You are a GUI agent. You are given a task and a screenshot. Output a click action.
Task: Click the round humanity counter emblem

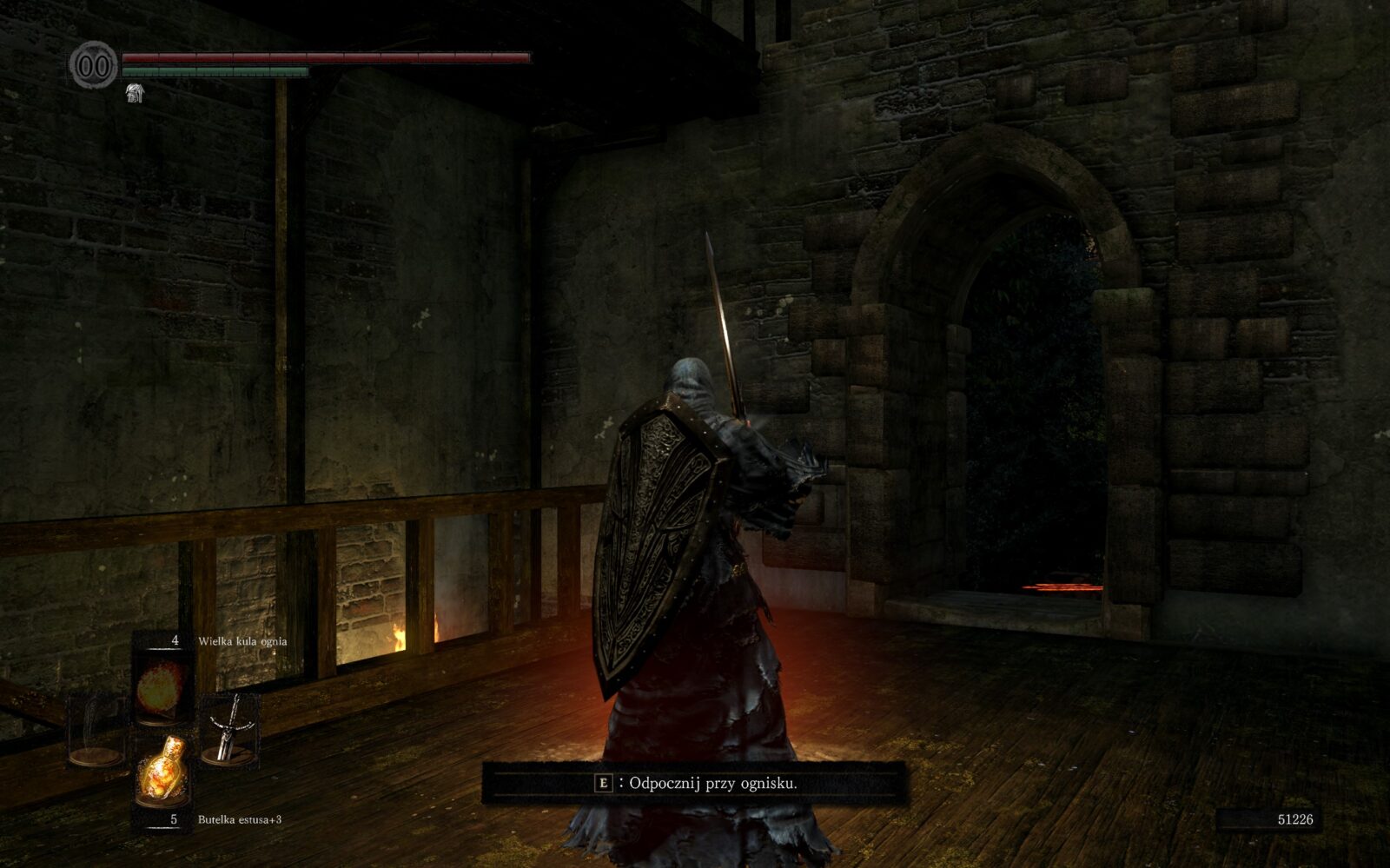[94, 64]
